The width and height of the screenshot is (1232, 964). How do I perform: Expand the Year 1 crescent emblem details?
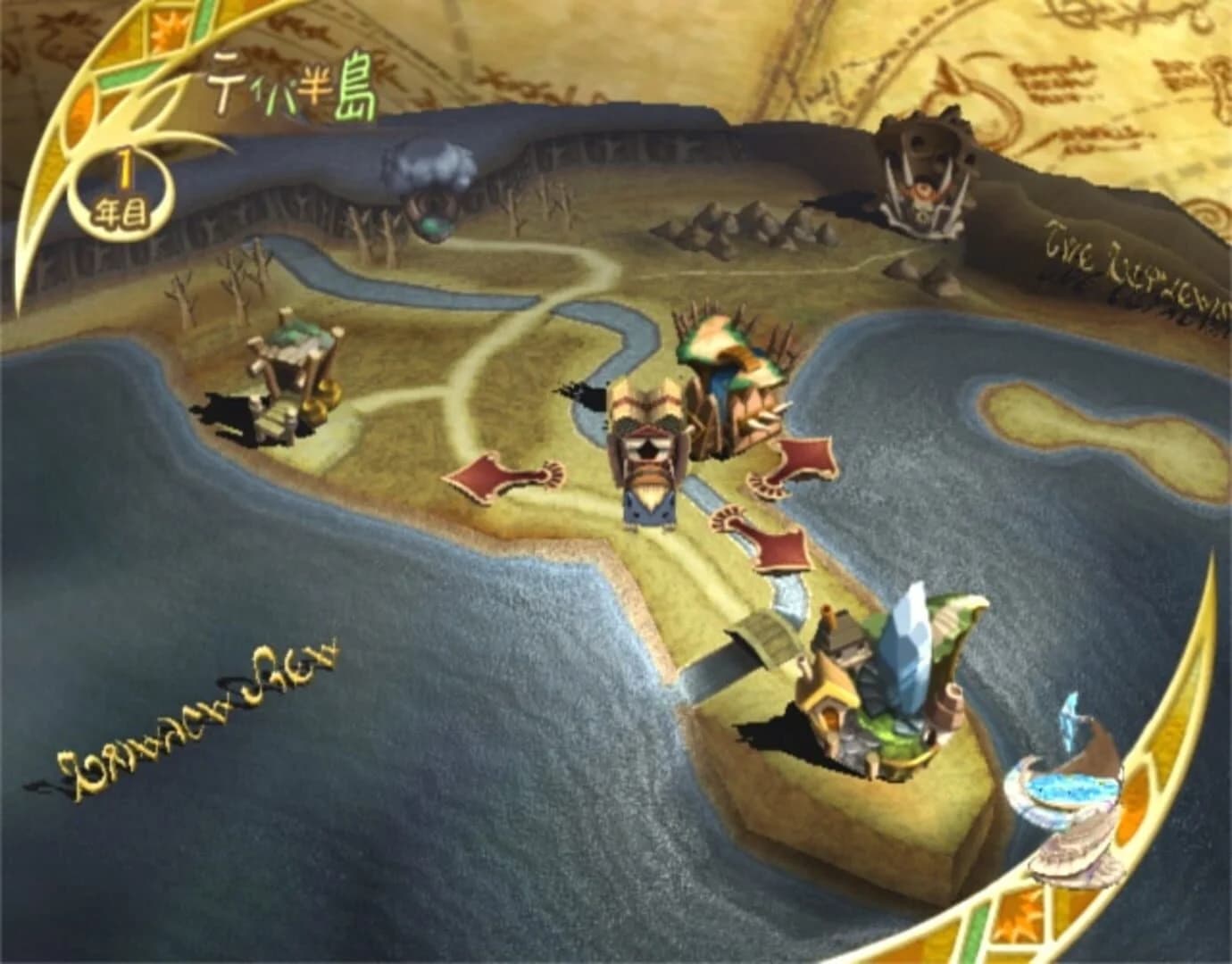coord(121,187)
